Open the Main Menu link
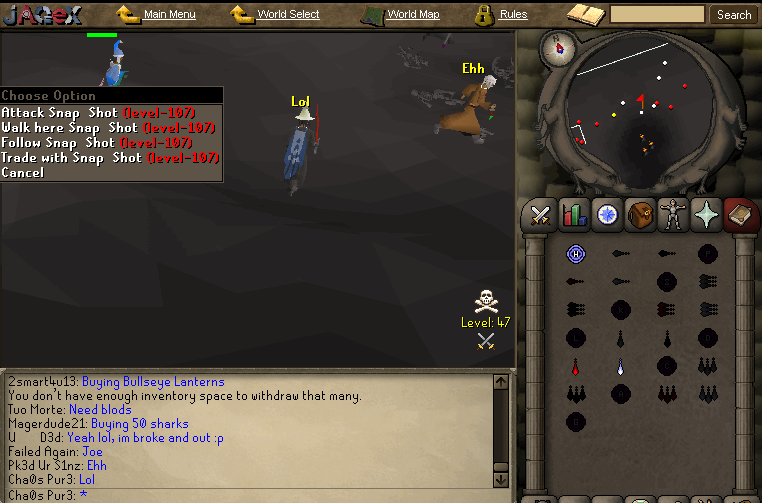 169,15
